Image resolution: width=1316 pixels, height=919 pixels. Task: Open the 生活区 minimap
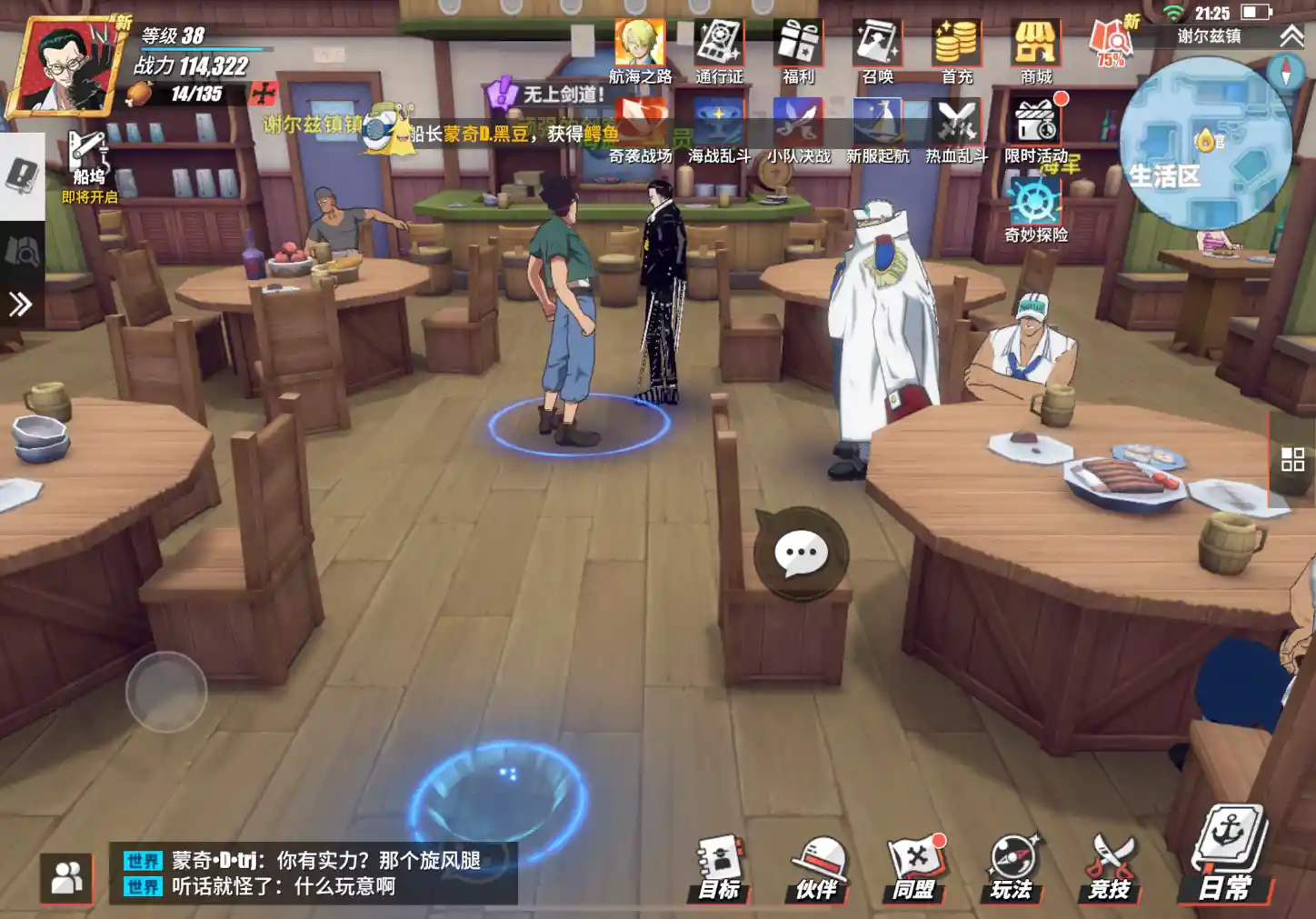point(1205,144)
